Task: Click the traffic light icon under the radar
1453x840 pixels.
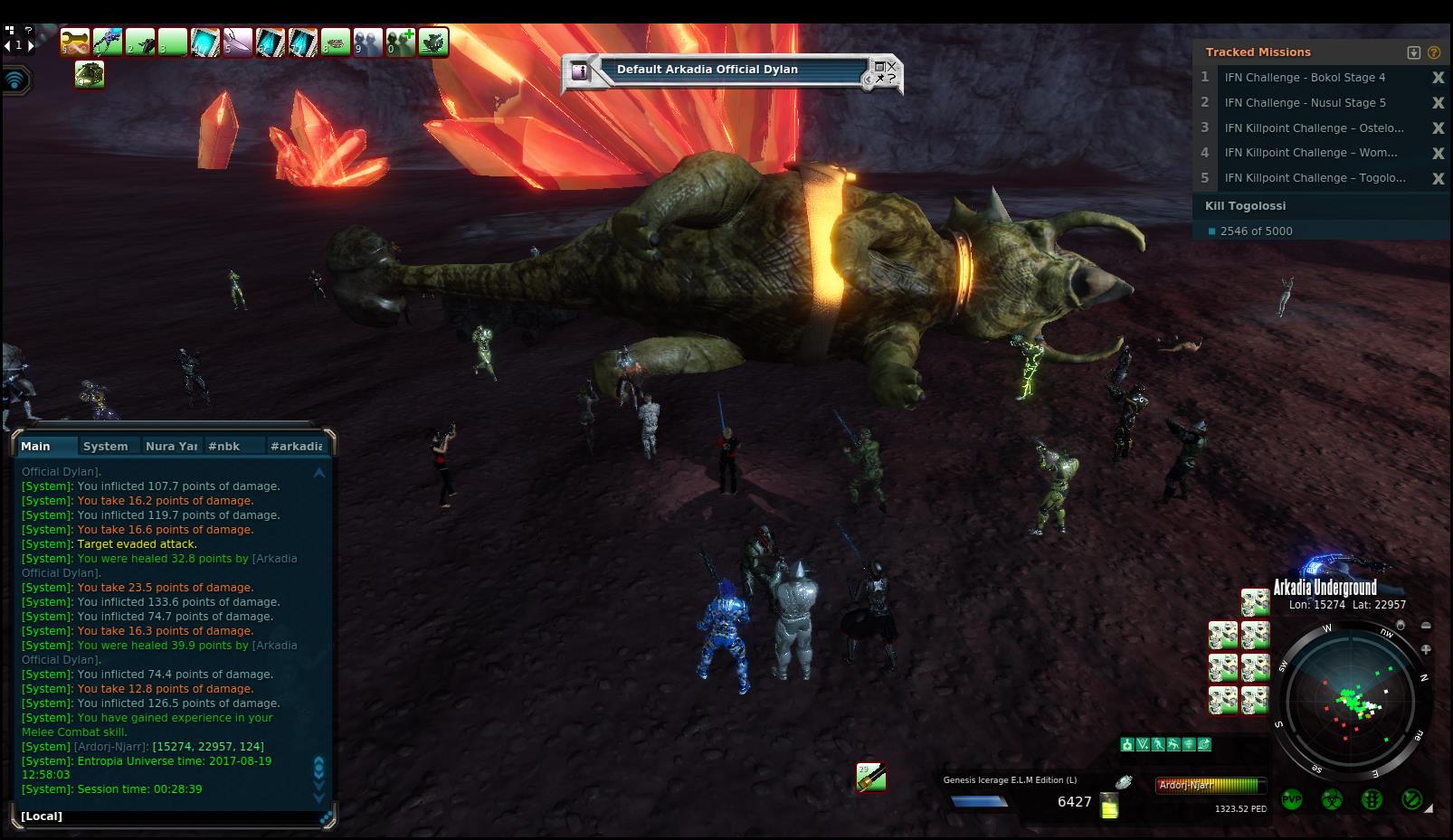Action: (x=1372, y=800)
